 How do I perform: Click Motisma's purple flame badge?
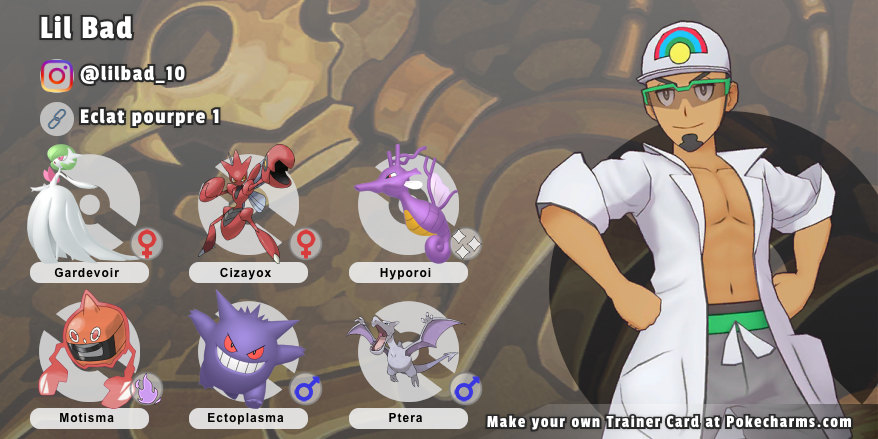(147, 388)
